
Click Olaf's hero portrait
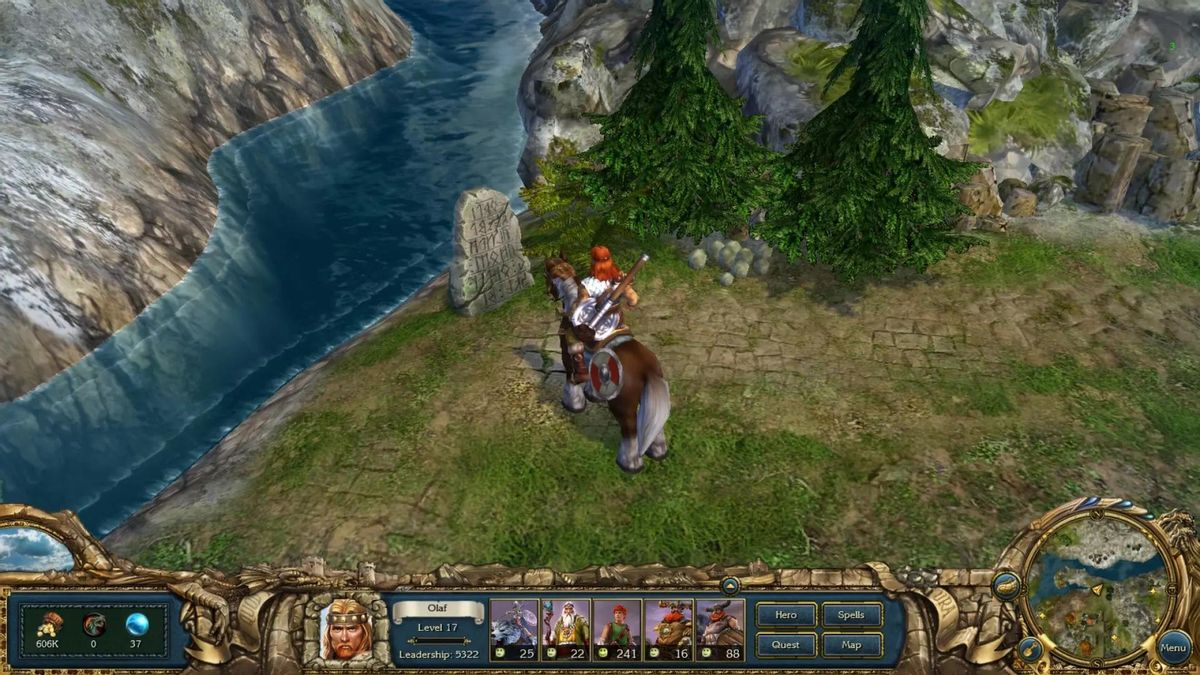pos(346,629)
